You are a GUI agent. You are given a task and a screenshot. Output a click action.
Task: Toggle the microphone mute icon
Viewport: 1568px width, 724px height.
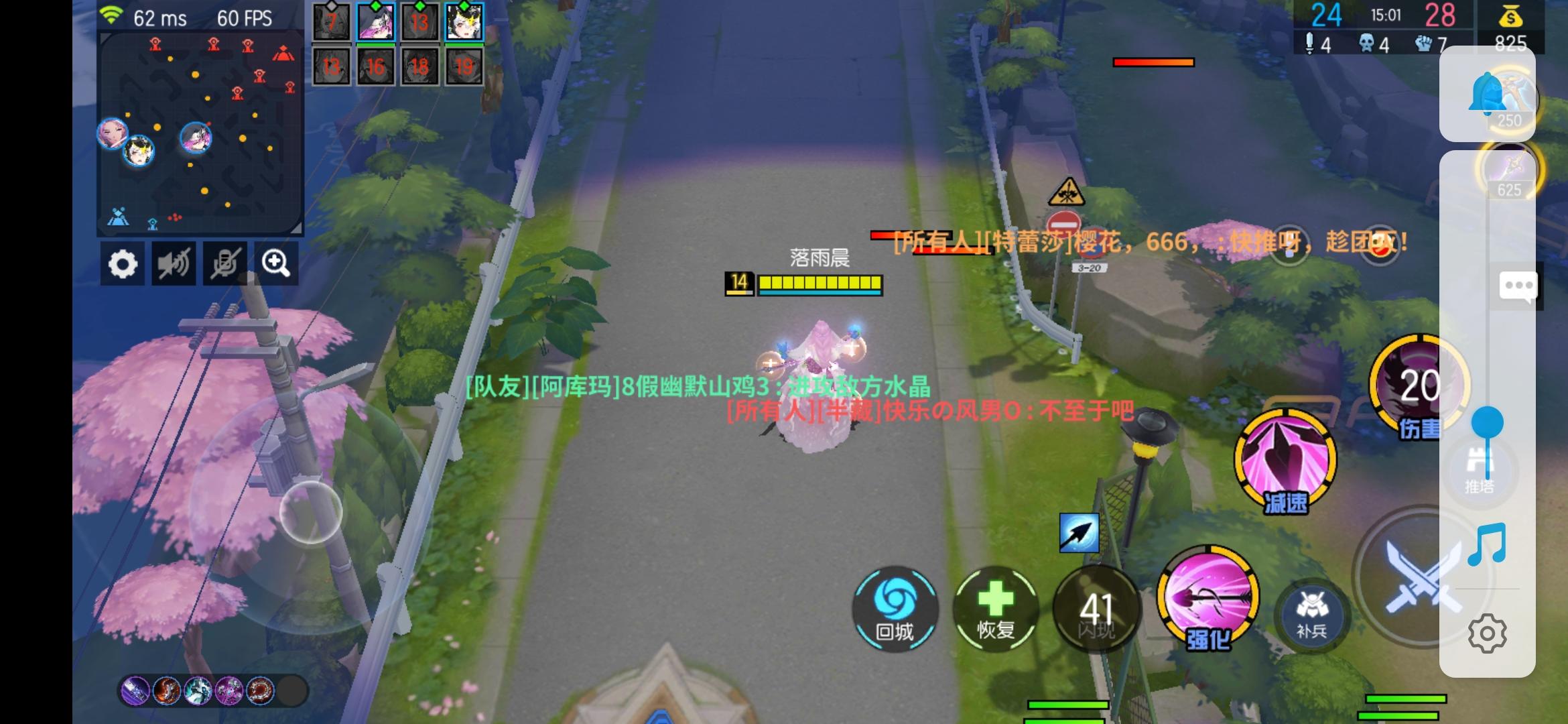click(x=225, y=263)
